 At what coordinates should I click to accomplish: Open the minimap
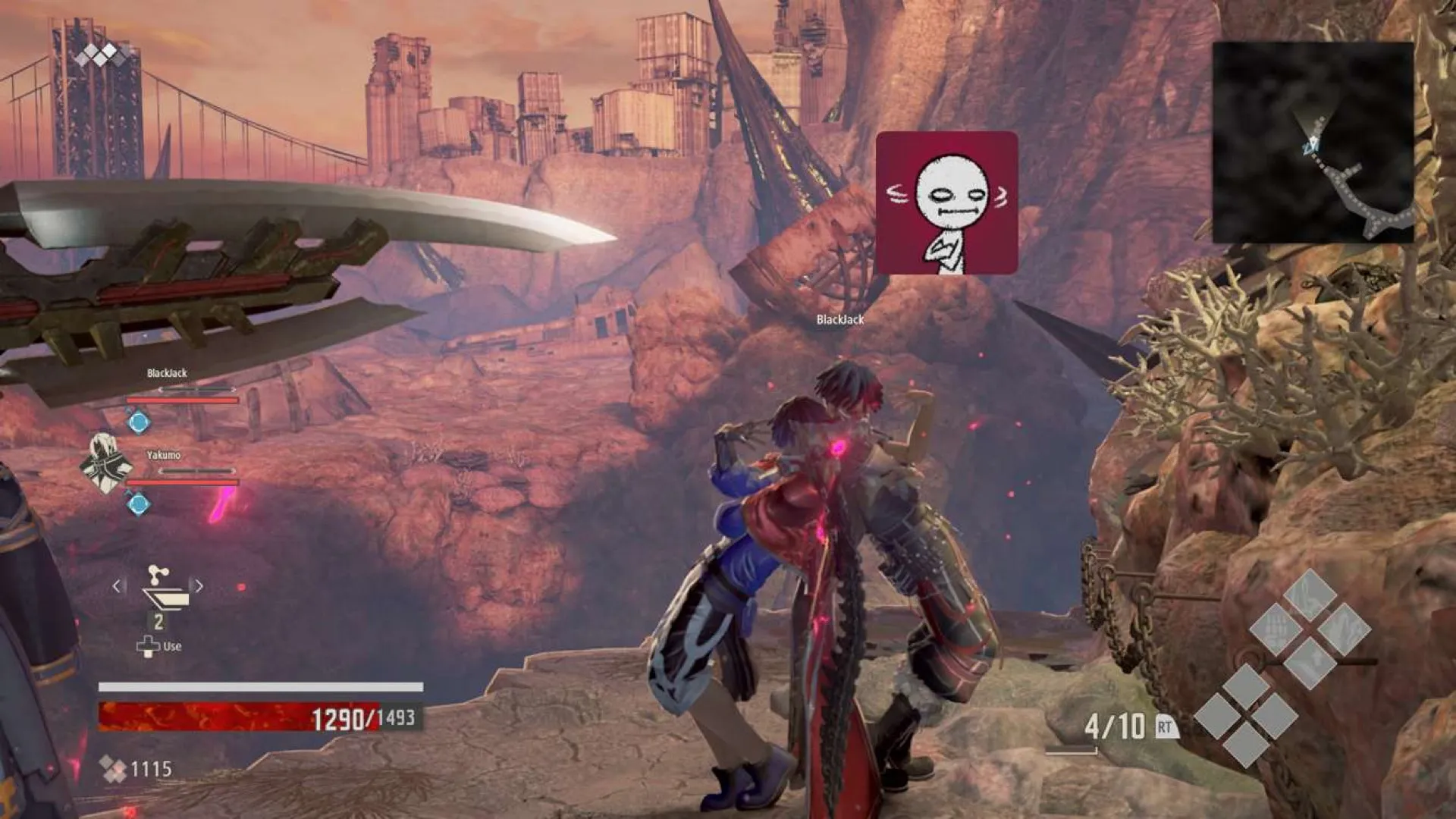tap(1313, 143)
